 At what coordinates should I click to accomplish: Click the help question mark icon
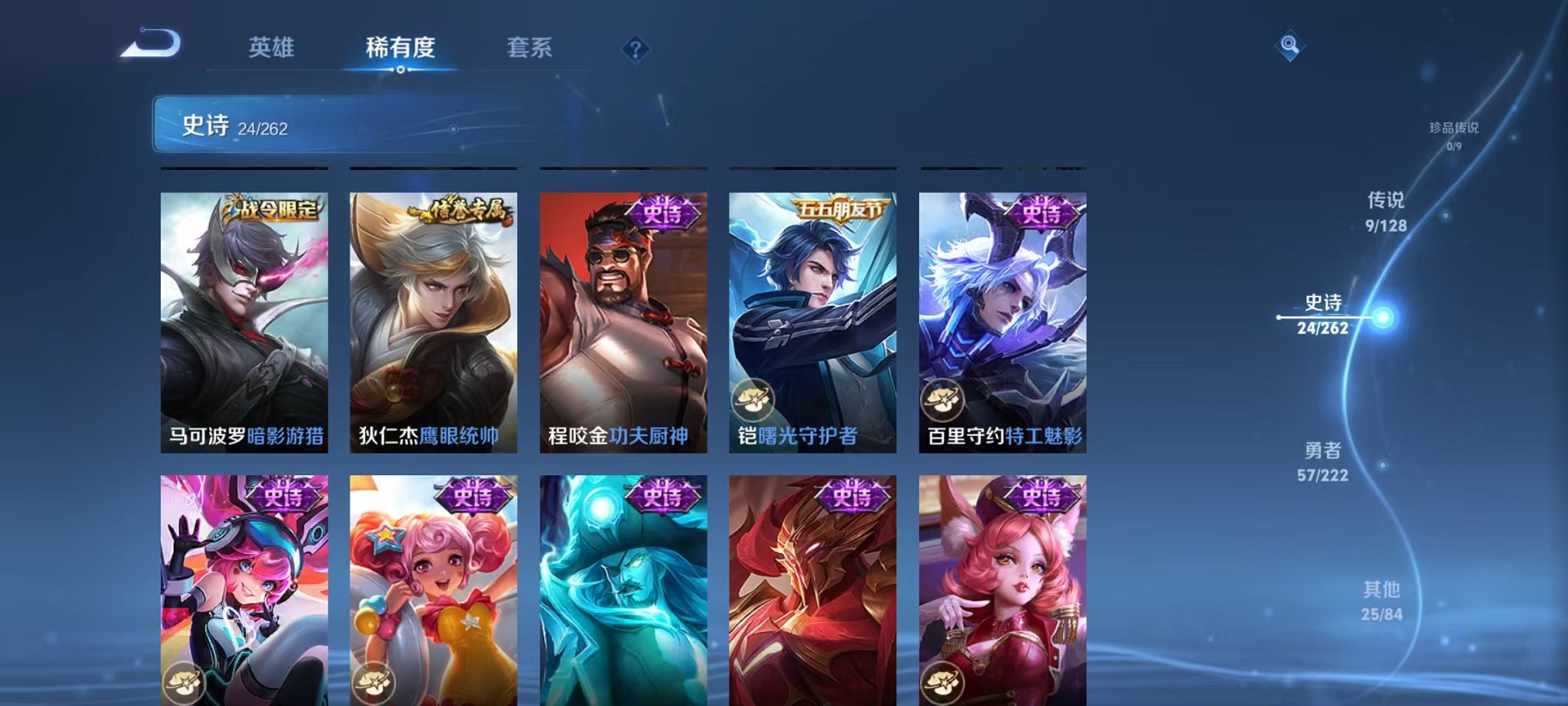(x=635, y=48)
